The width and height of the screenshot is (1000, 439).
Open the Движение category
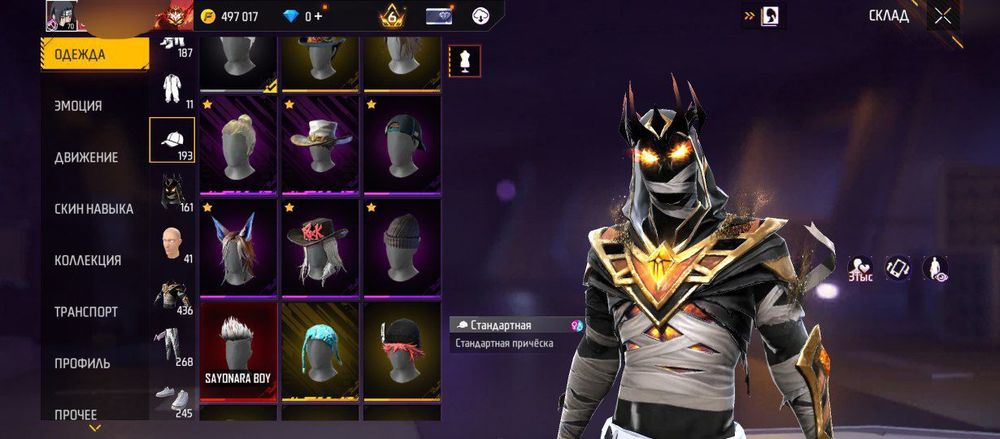(86, 157)
